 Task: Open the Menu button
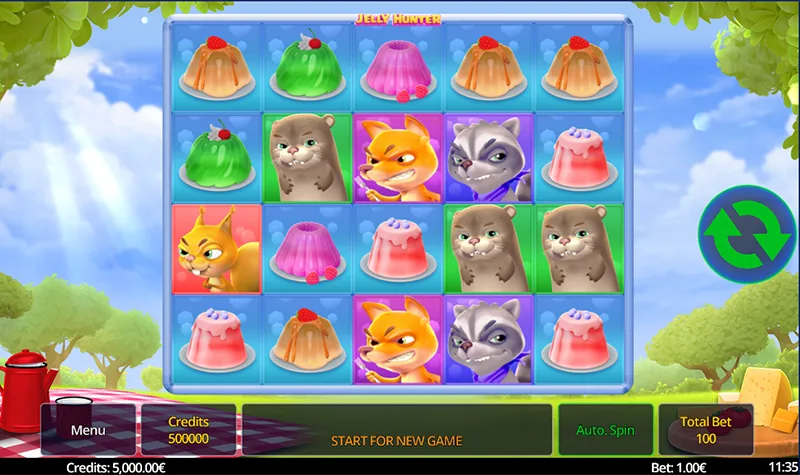coord(88,430)
